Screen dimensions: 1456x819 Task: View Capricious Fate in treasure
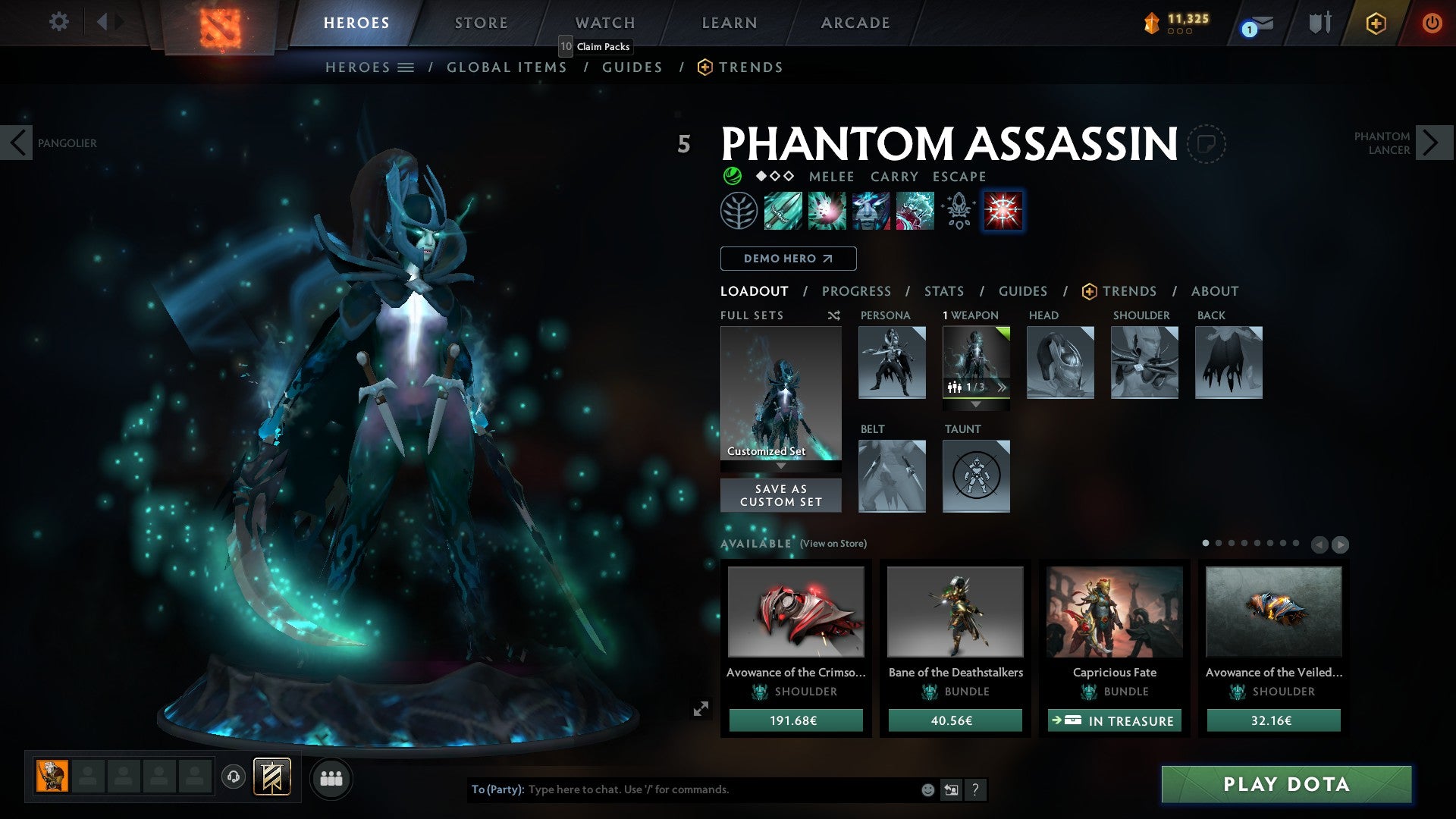[x=1114, y=720]
